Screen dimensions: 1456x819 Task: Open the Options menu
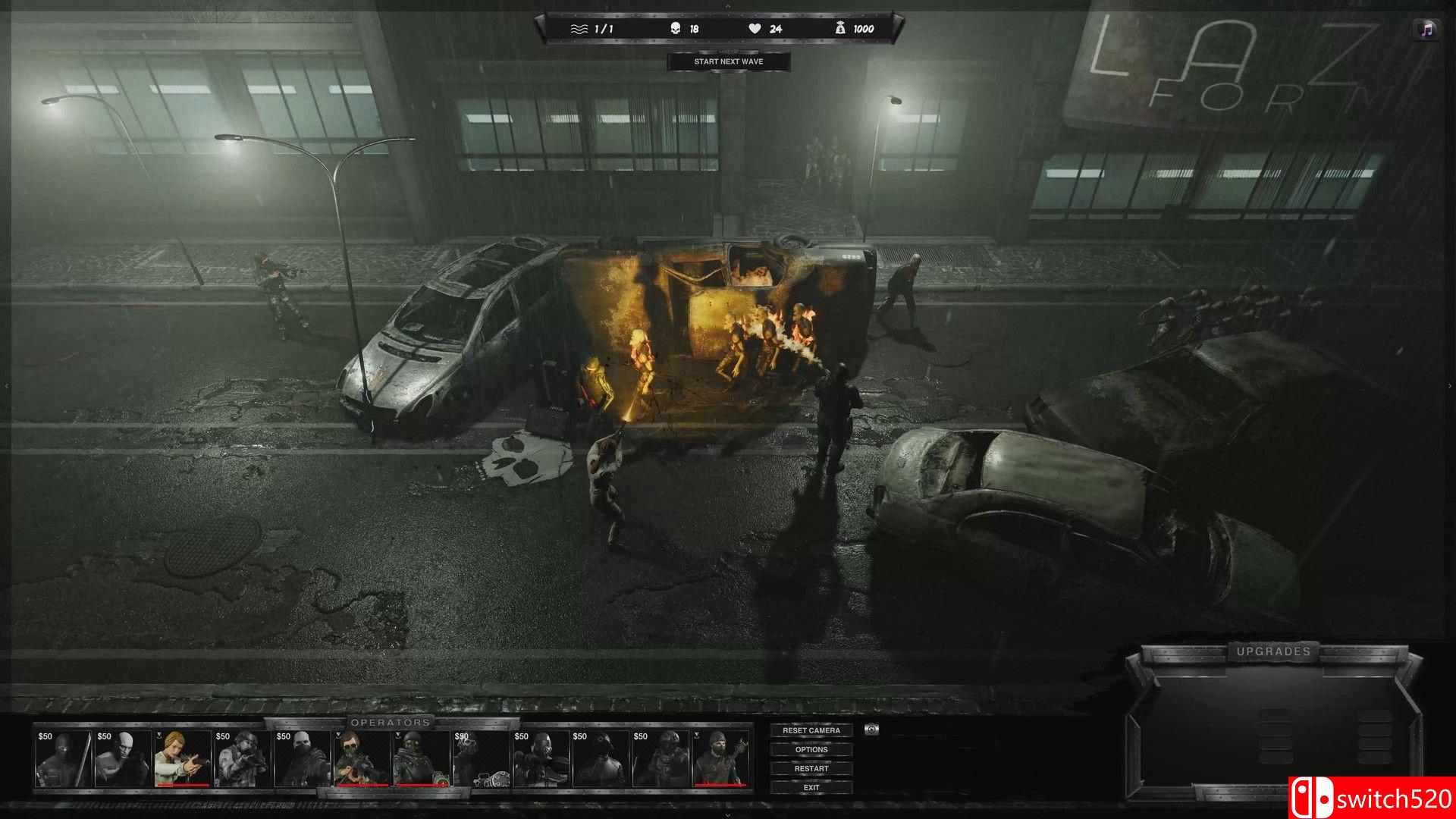tap(811, 748)
